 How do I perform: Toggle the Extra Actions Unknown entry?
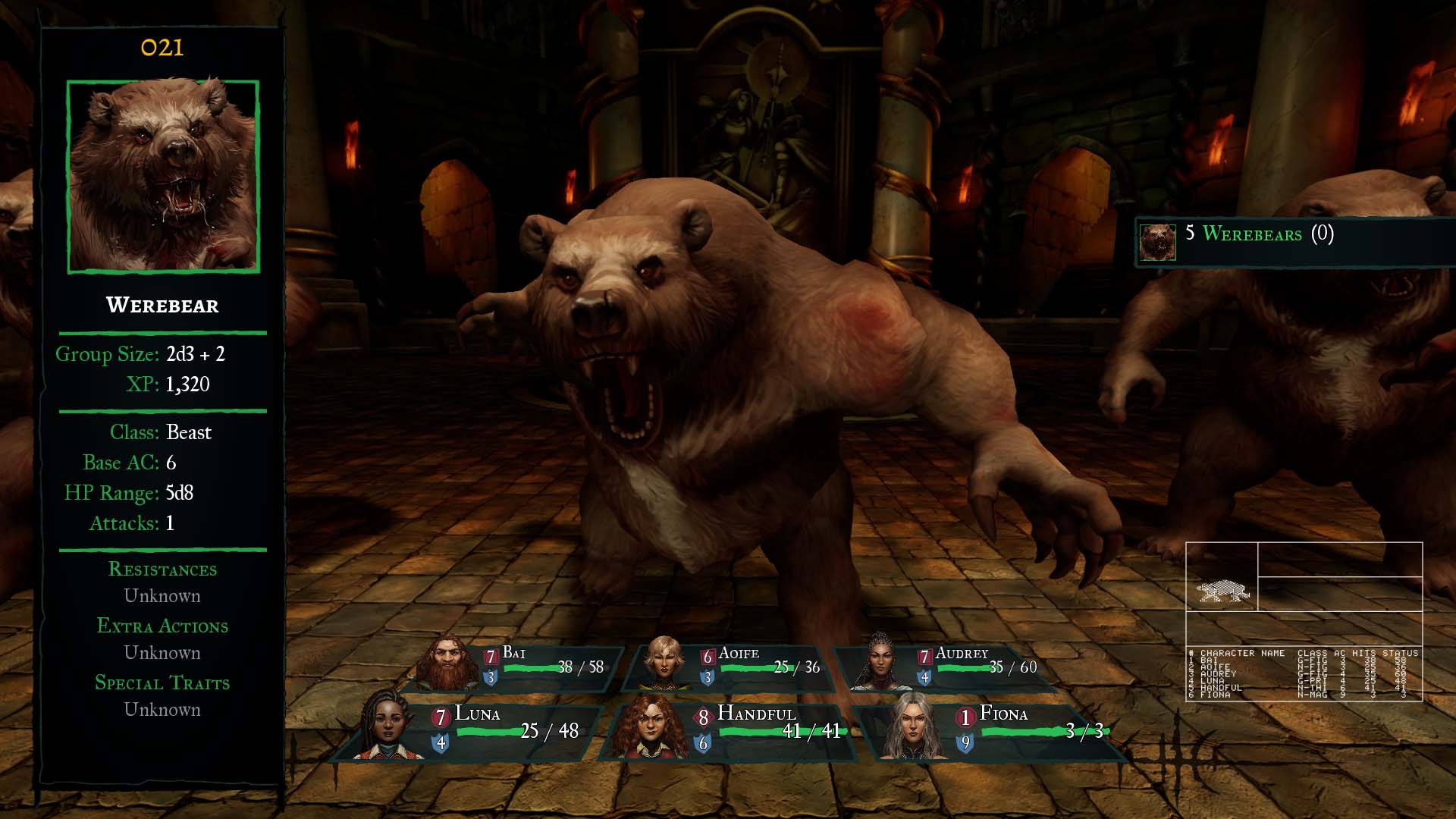click(162, 653)
